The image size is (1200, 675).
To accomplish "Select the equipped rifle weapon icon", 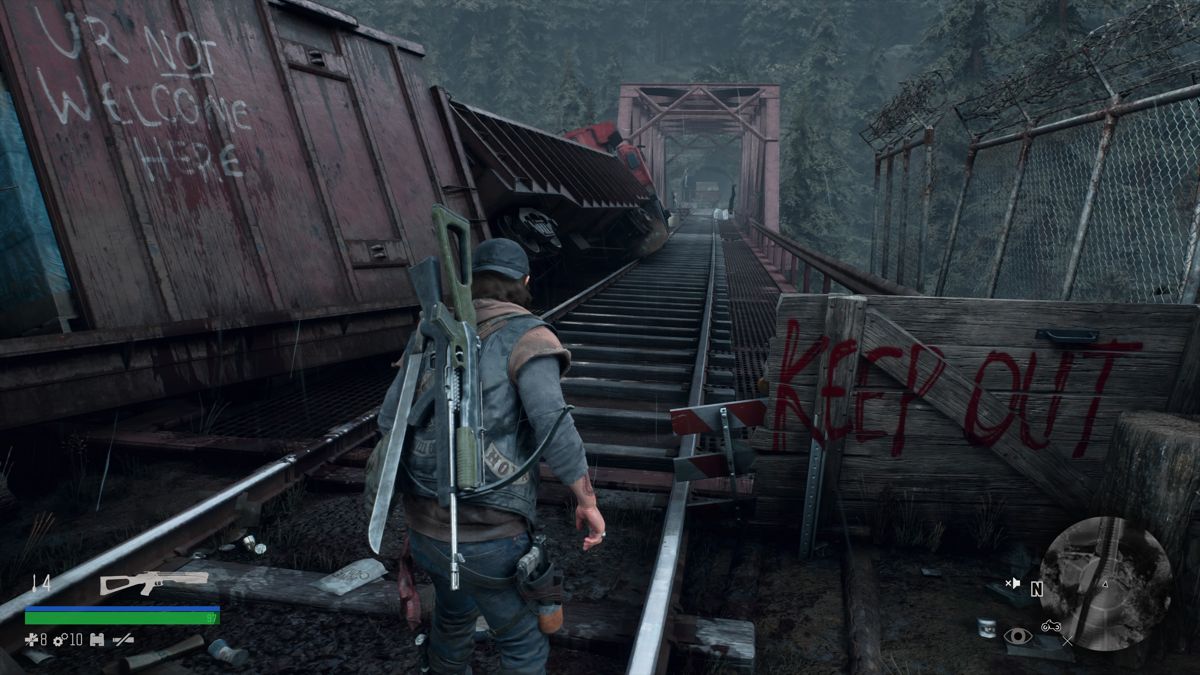I will (x=153, y=582).
